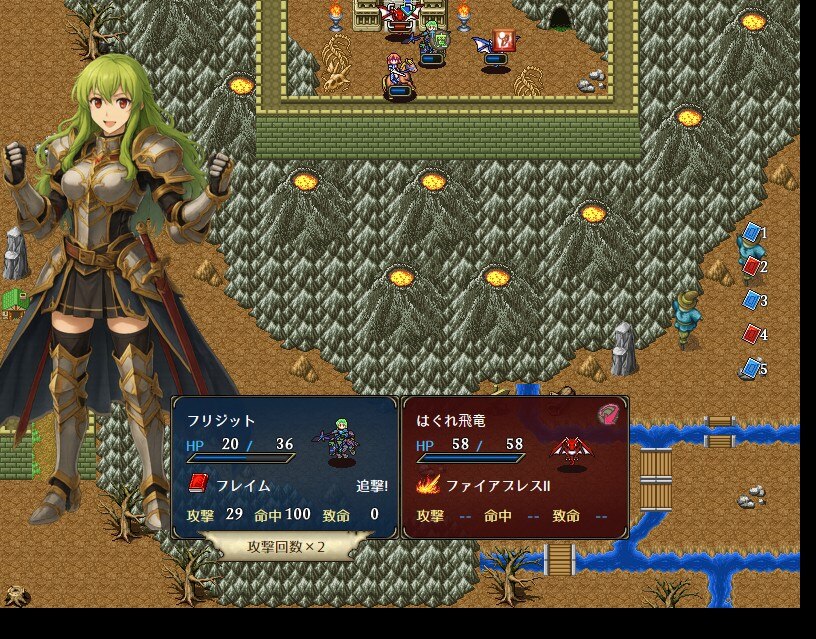Viewport: 816px width, 639px height.
Task: Click the フレイム red tome weapon
Action: point(230,485)
